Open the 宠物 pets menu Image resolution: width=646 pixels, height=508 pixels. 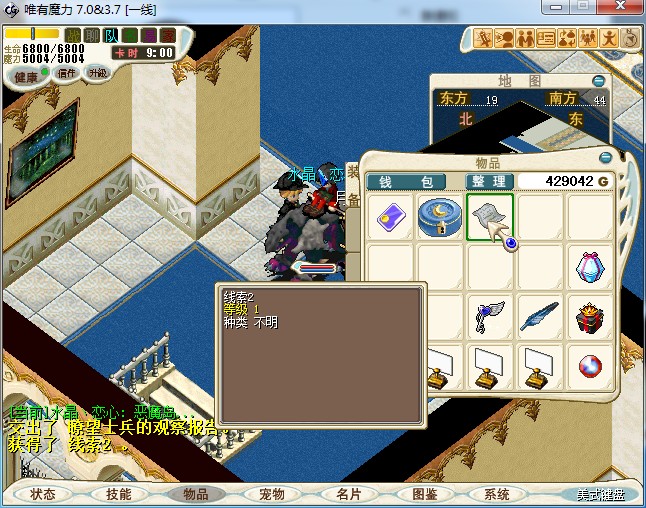click(x=271, y=494)
